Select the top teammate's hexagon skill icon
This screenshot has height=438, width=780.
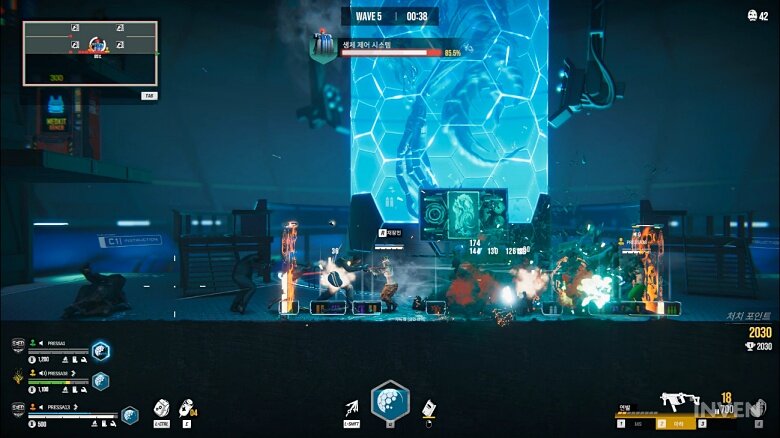tap(101, 349)
